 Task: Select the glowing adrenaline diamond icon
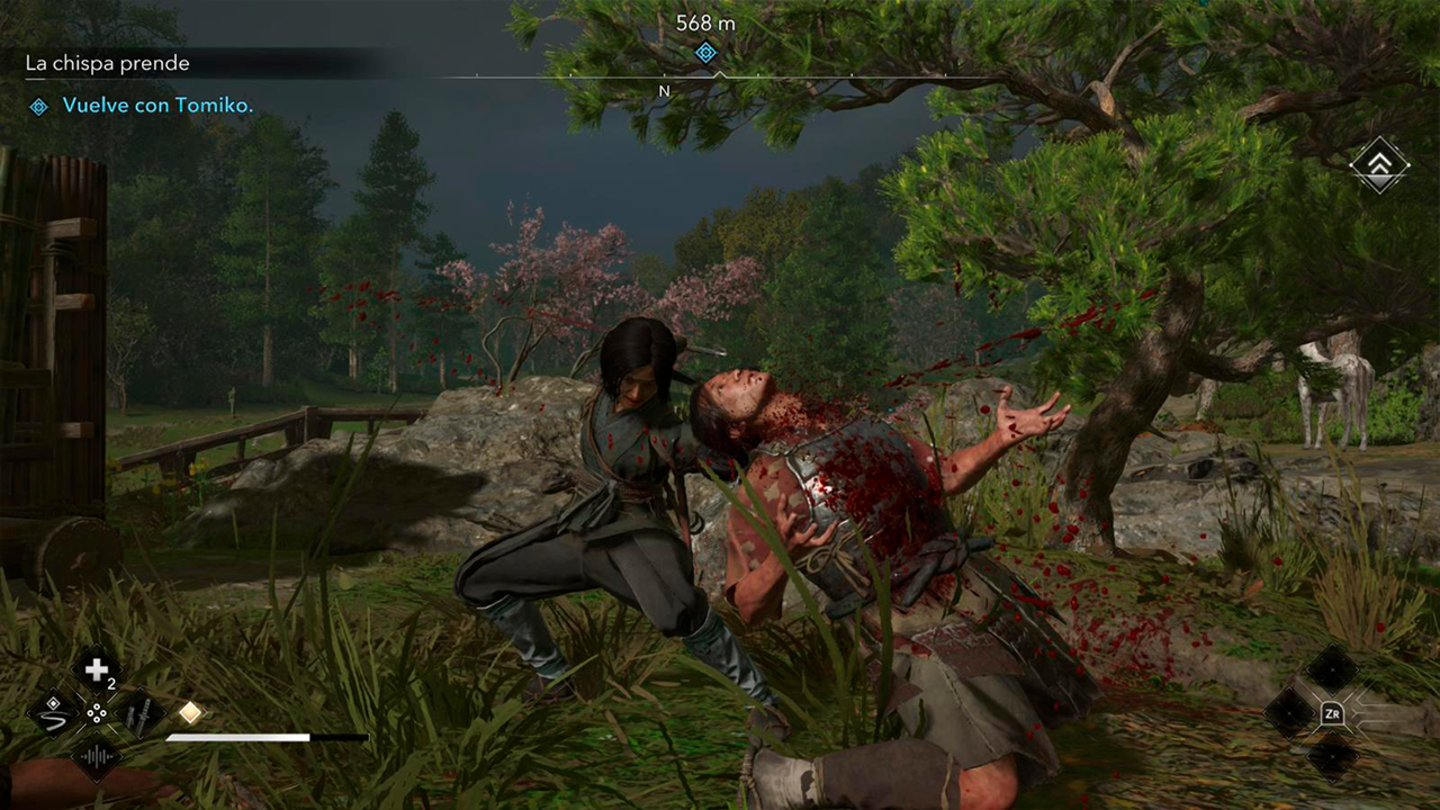tap(190, 711)
